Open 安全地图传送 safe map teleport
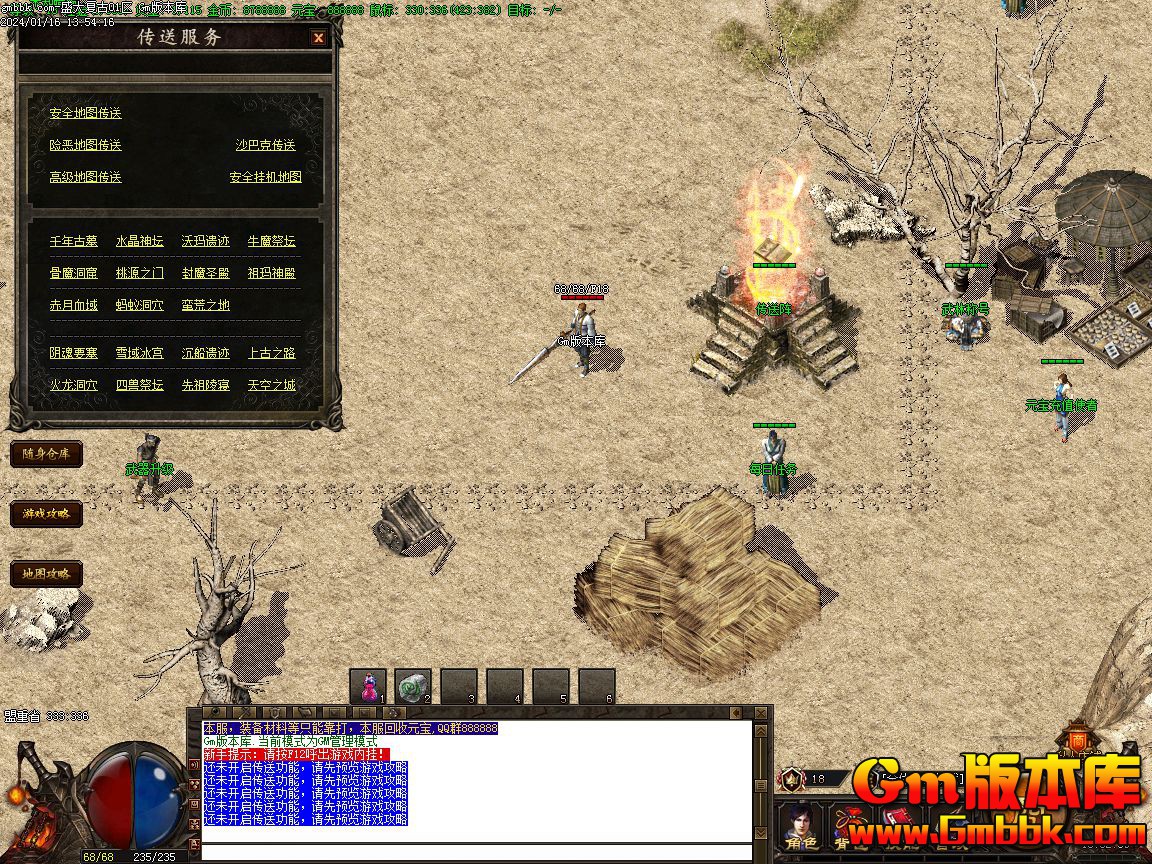 85,113
